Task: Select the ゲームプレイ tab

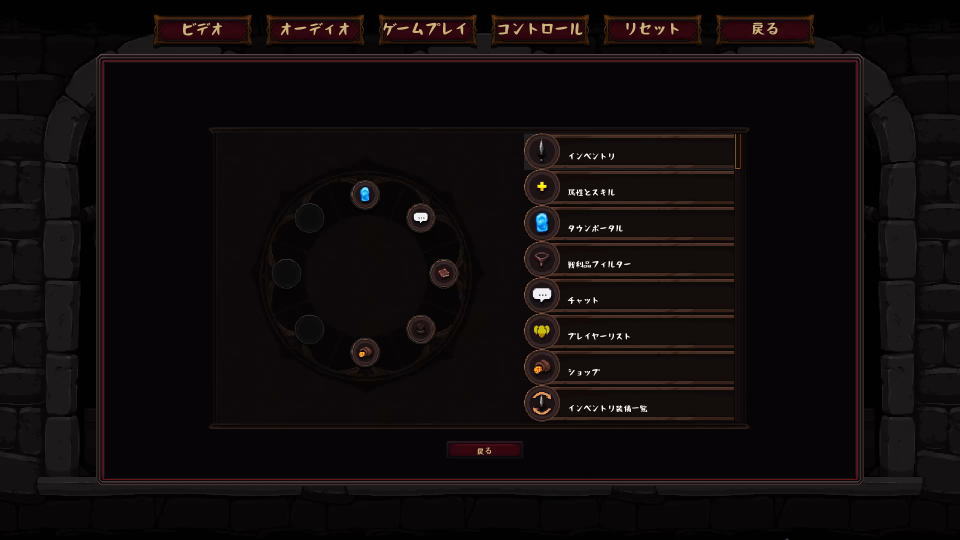Action: (427, 30)
